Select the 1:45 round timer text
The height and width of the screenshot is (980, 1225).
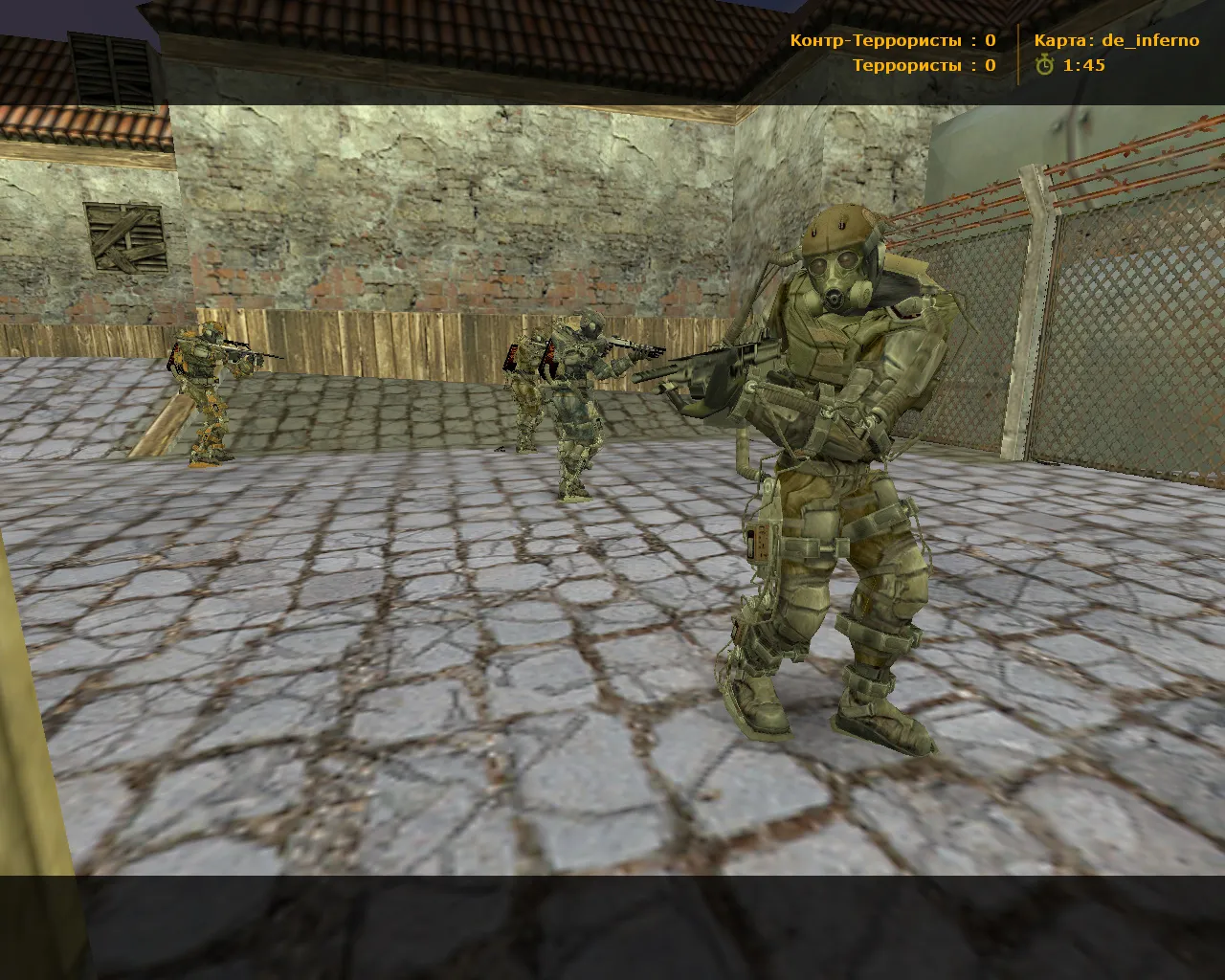pos(1082,67)
